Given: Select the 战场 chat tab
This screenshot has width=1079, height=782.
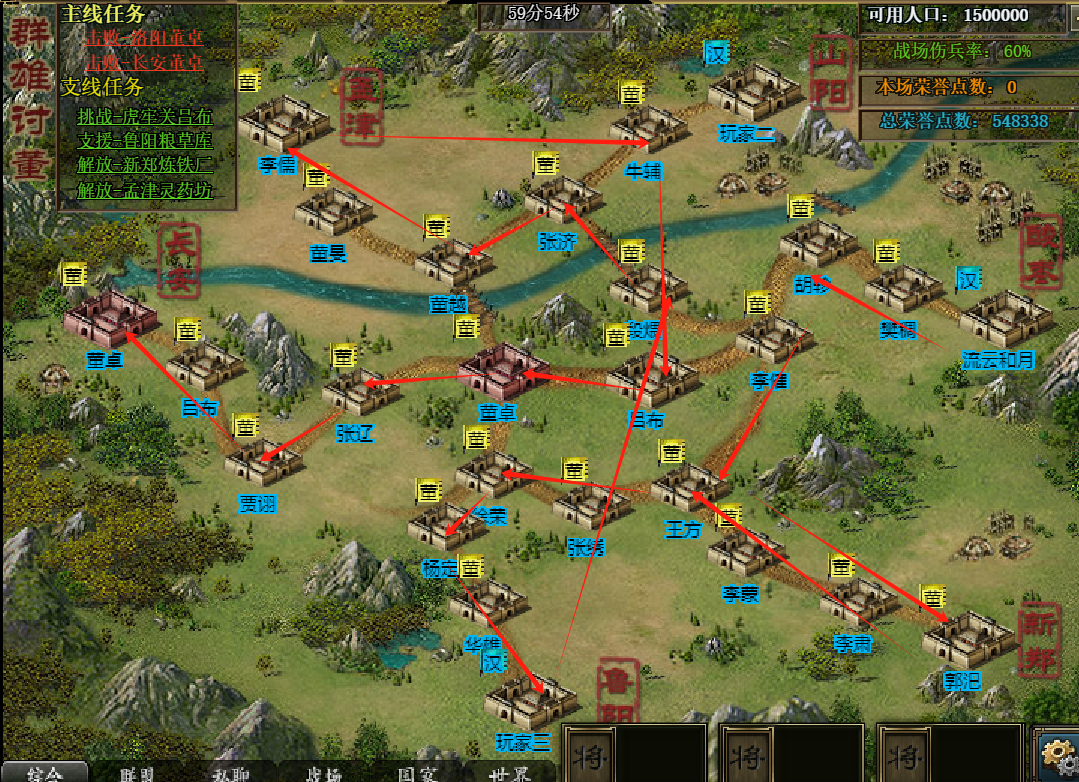Looking at the screenshot, I should click(x=322, y=773).
